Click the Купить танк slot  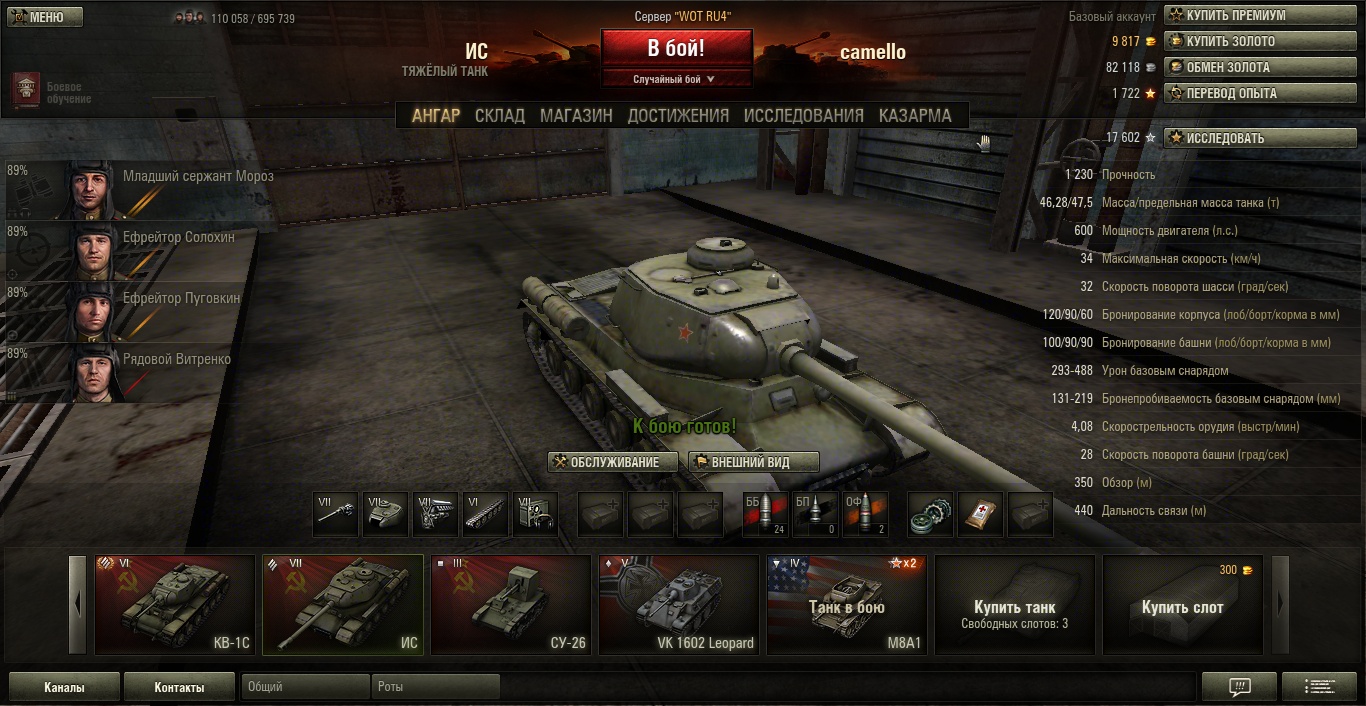point(1014,605)
